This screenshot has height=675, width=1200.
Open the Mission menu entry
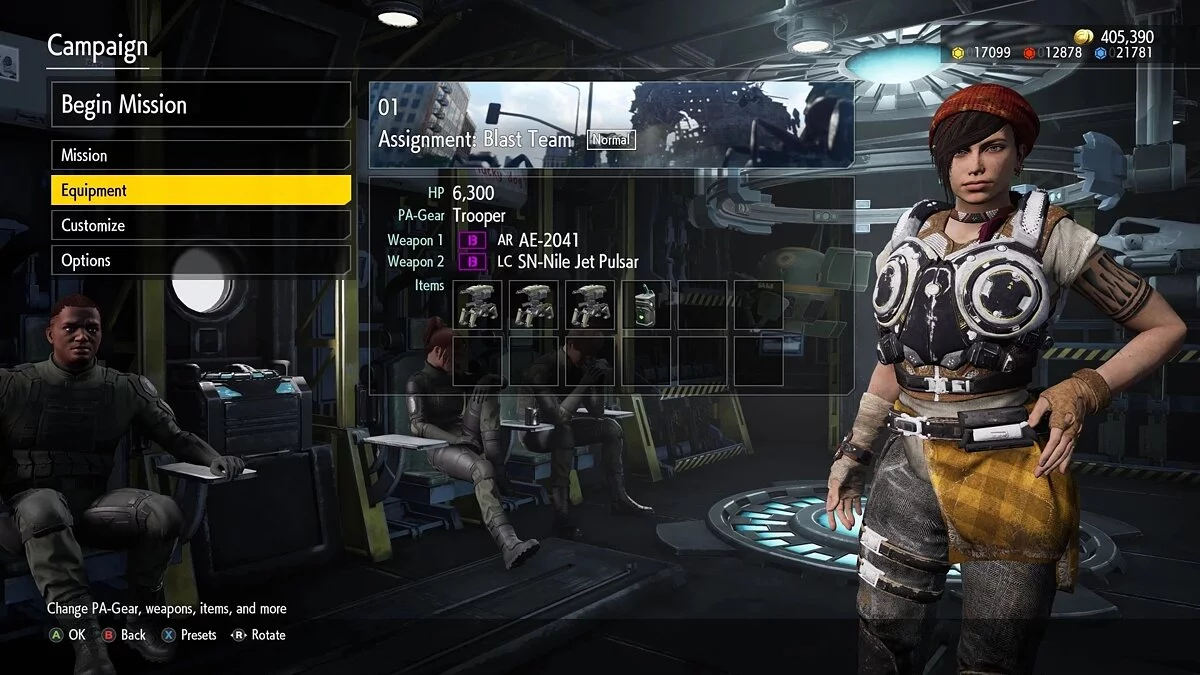[x=200, y=155]
